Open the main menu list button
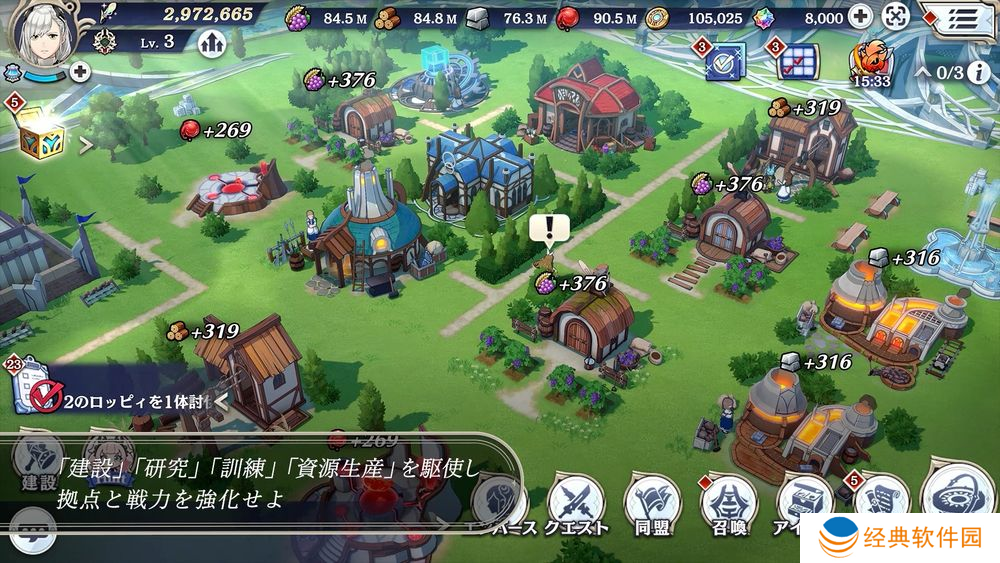The image size is (1000, 563). pos(962,17)
